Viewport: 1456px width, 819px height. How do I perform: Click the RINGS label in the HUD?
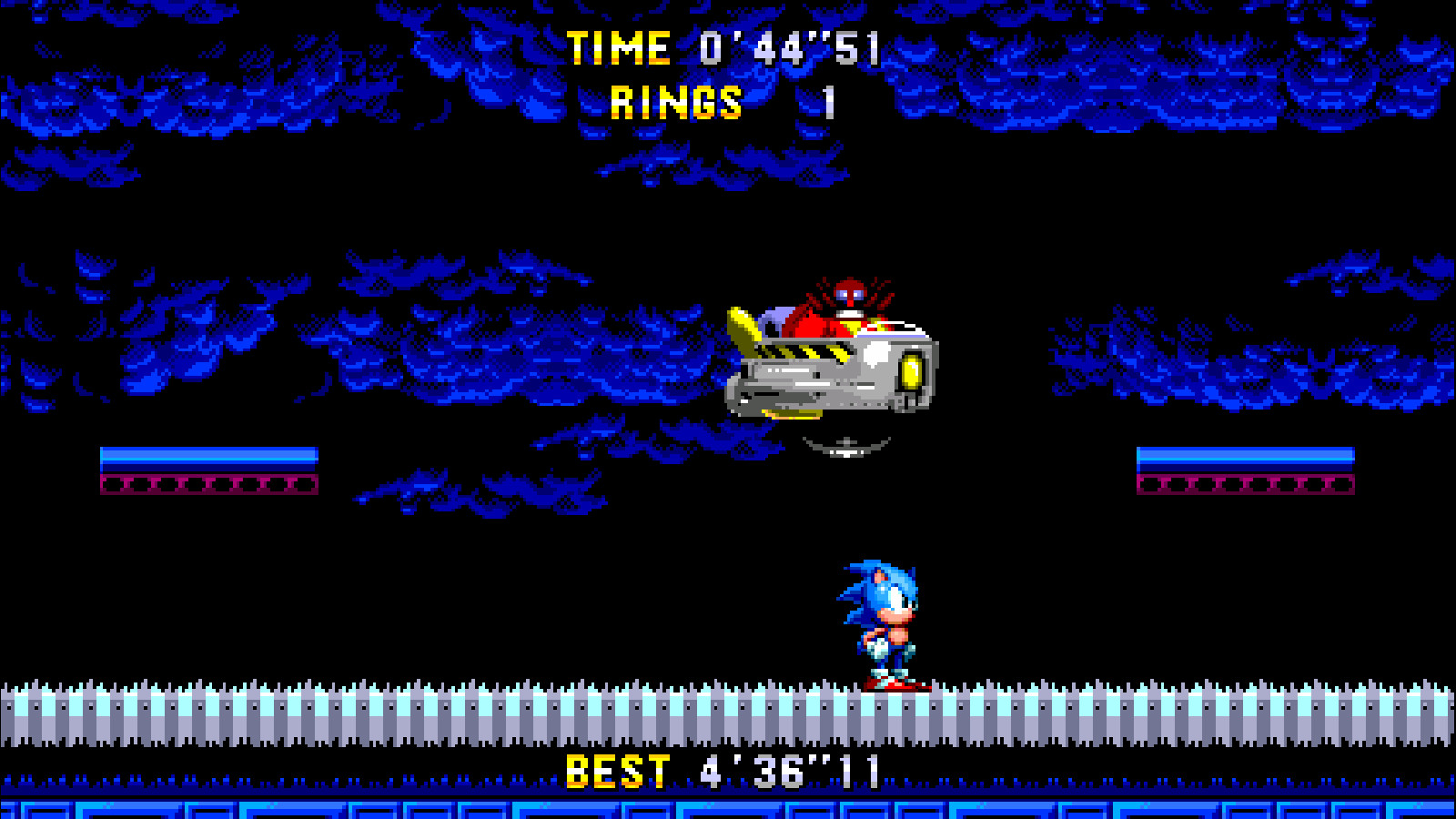point(677,102)
